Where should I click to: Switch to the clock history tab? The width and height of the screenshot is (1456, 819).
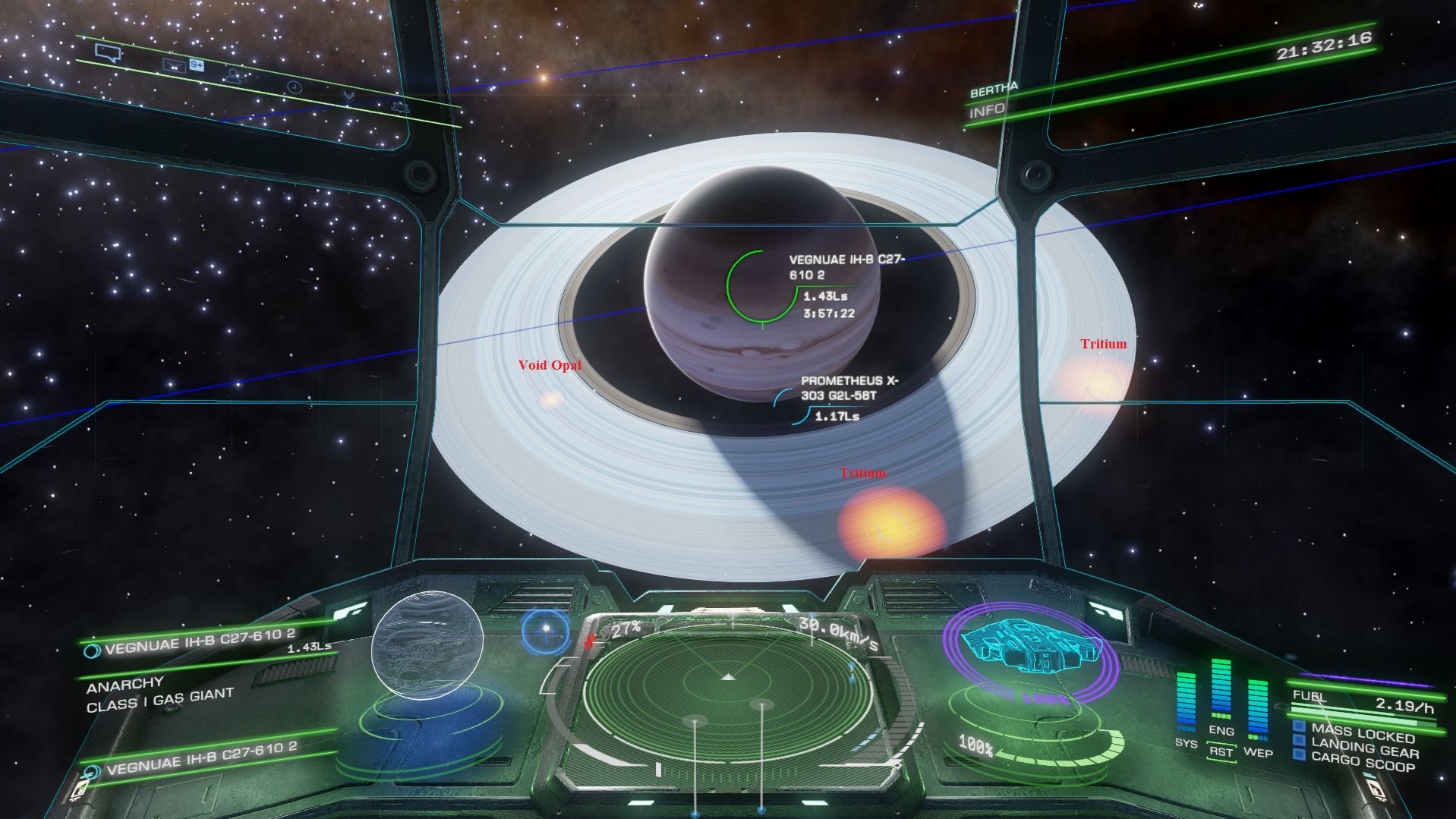tap(295, 87)
